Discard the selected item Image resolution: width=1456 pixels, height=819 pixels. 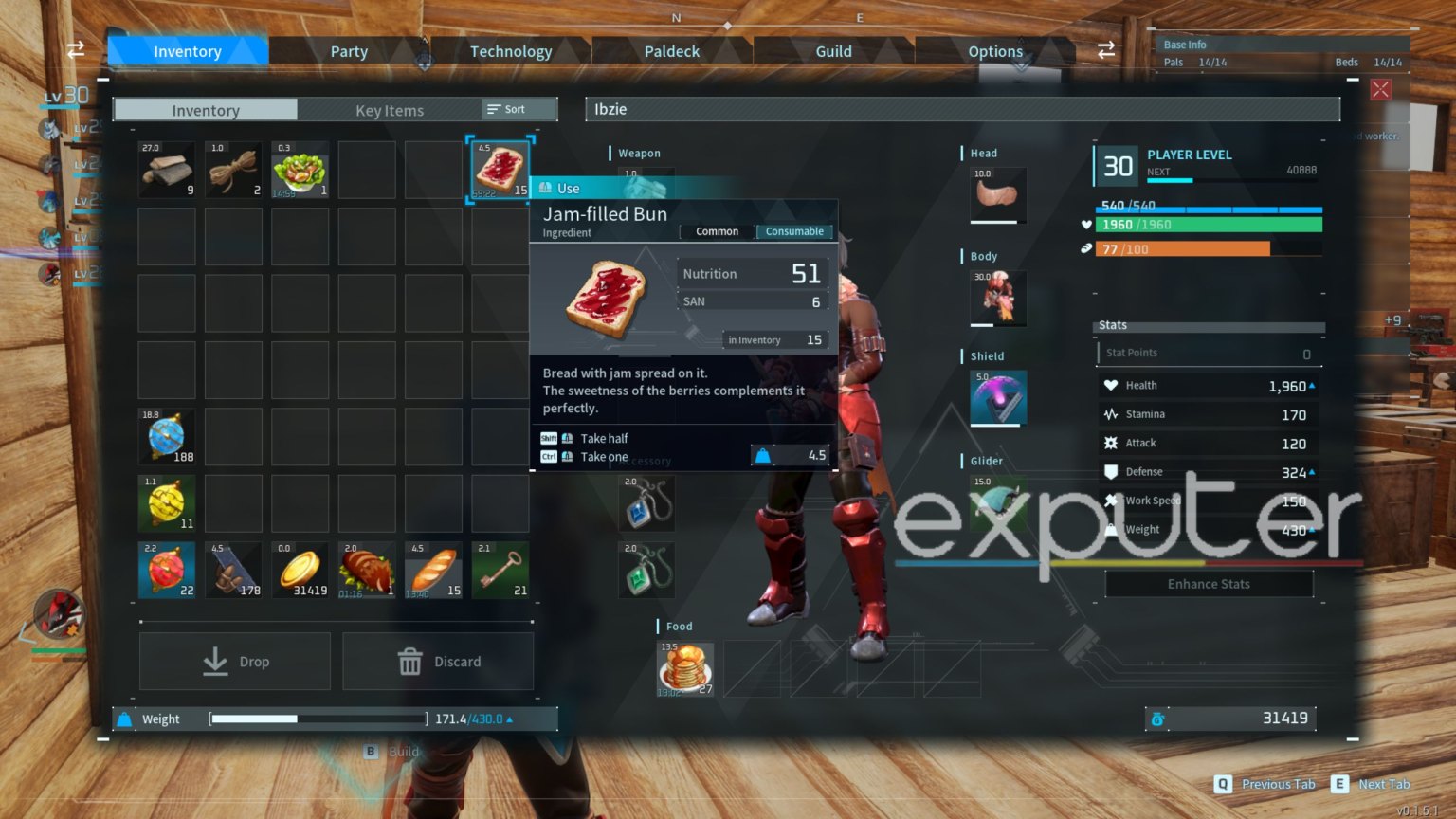[438, 661]
